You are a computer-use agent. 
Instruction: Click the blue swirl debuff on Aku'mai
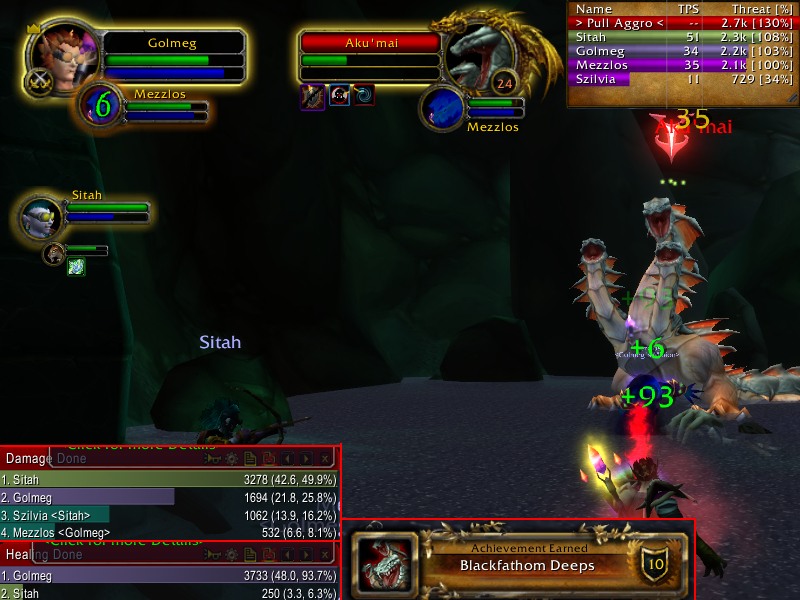click(364, 95)
